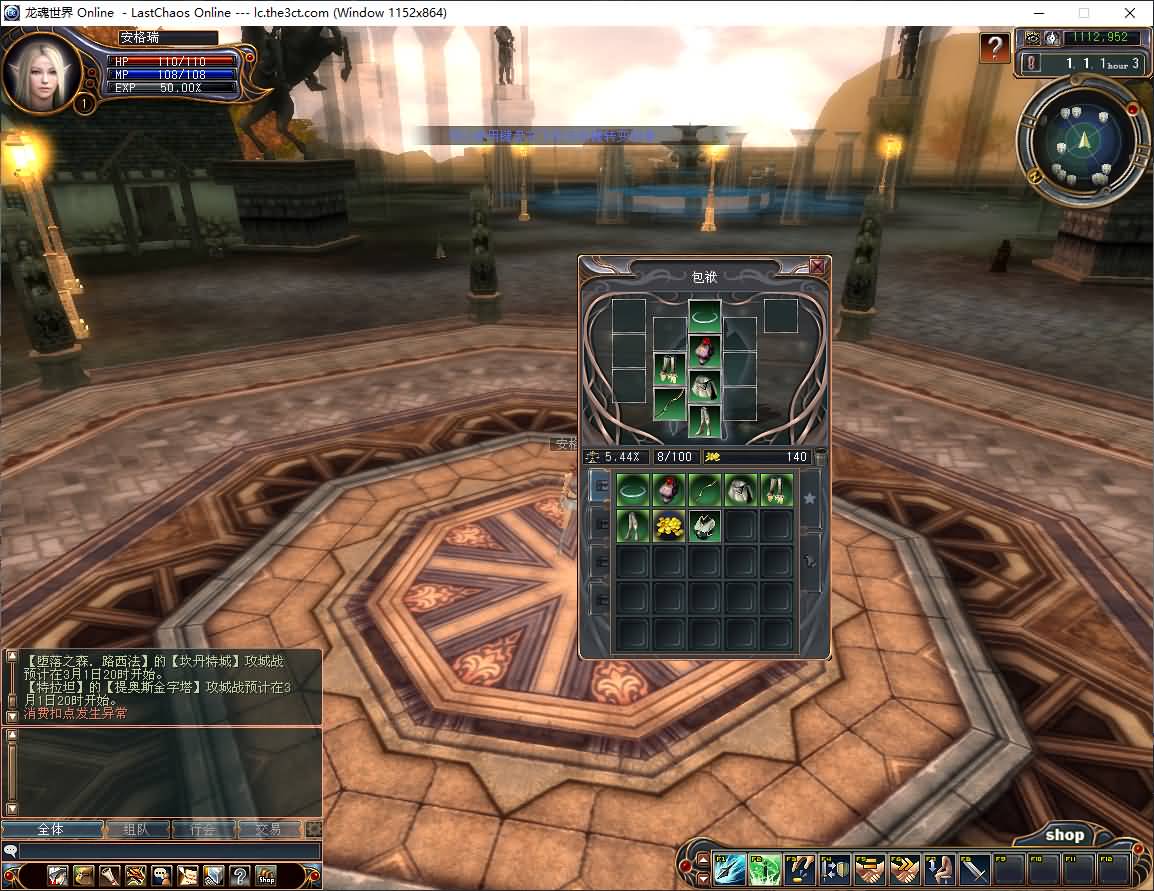
Task: Click the circular minimap
Action: tap(1080, 141)
